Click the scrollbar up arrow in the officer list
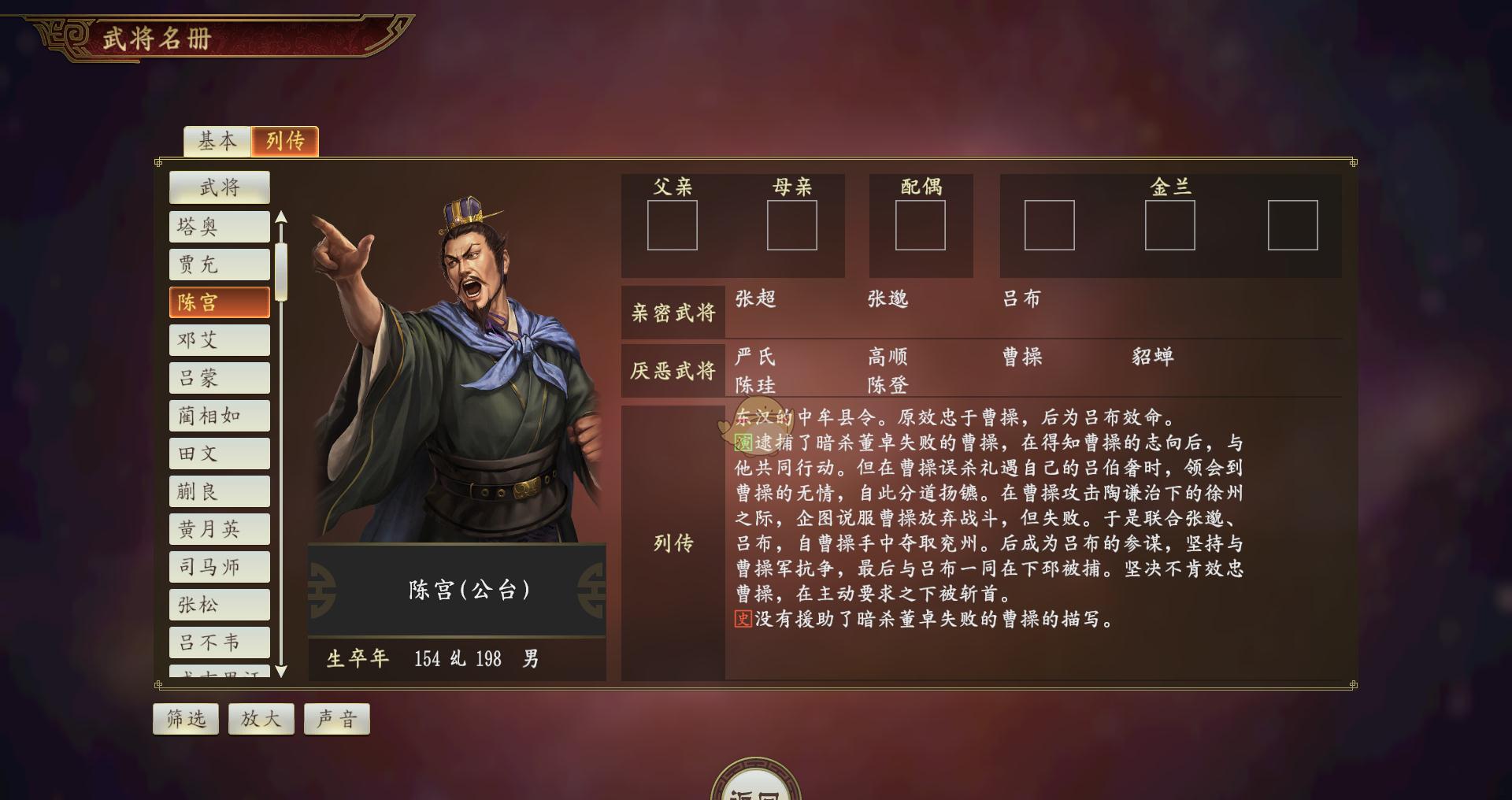Screen dimensions: 1512x800 pos(281,217)
